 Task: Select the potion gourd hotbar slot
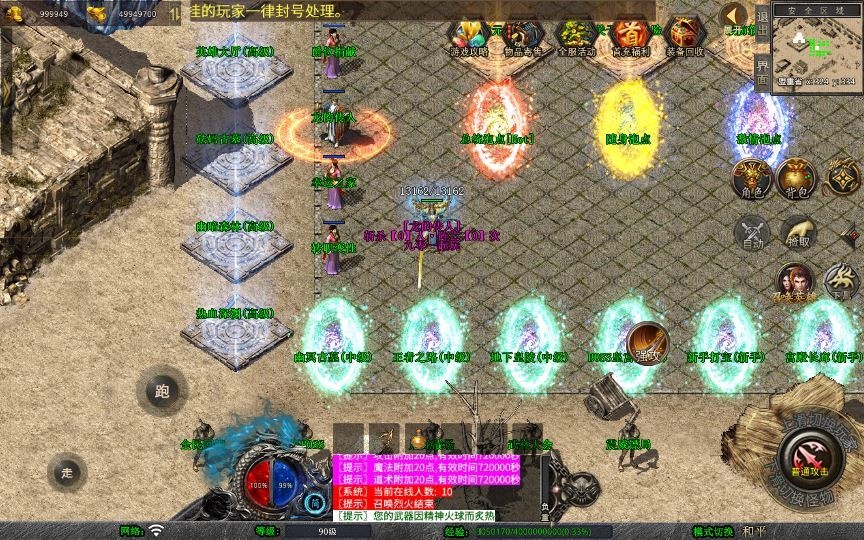417,438
